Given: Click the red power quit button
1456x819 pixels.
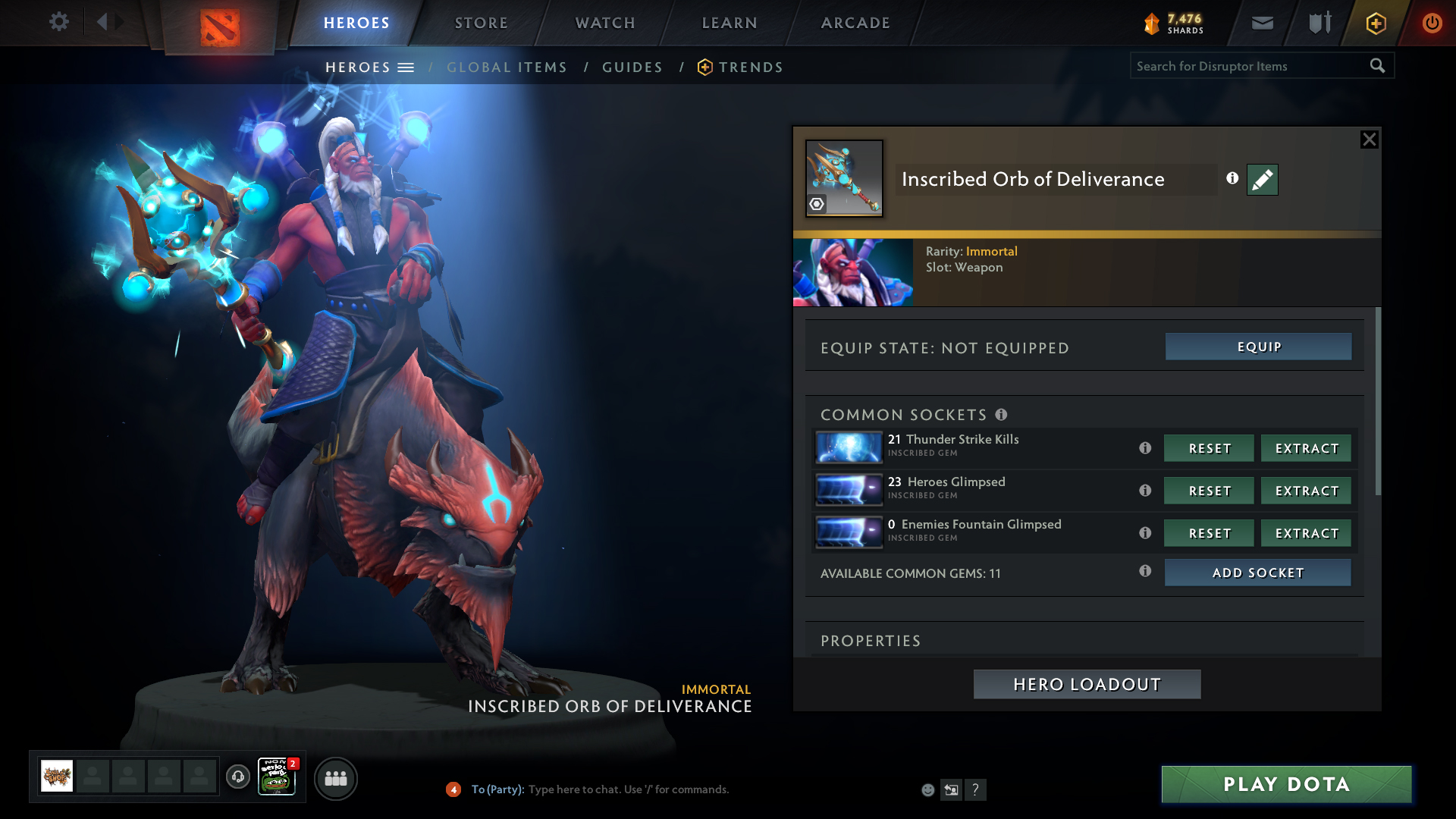Looking at the screenshot, I should [x=1432, y=23].
